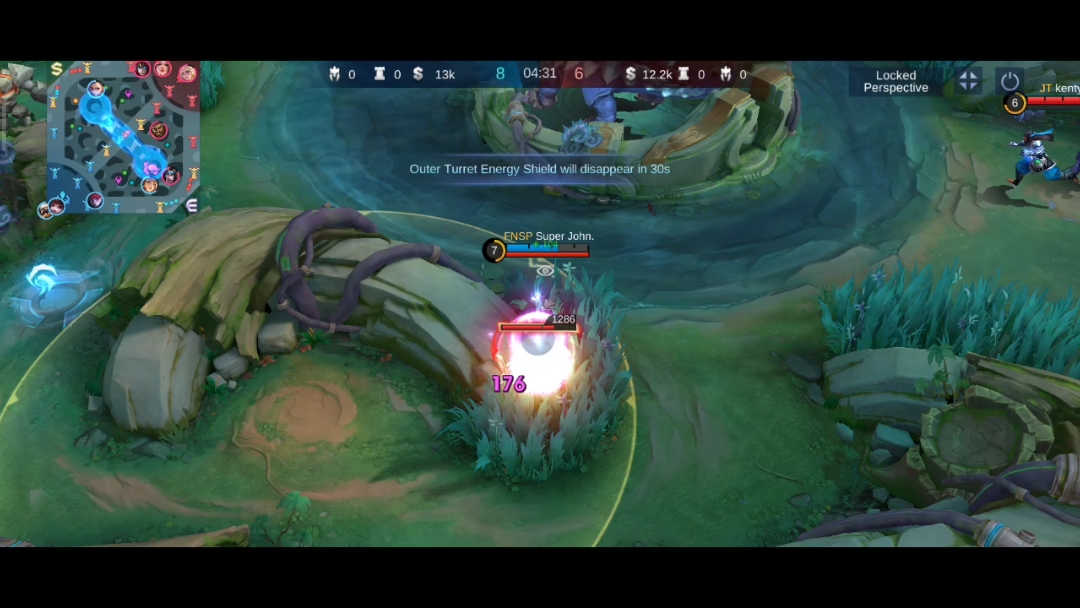Click the four-arrow free camera icon
Screen dimensions: 1080x608
[x=968, y=81]
